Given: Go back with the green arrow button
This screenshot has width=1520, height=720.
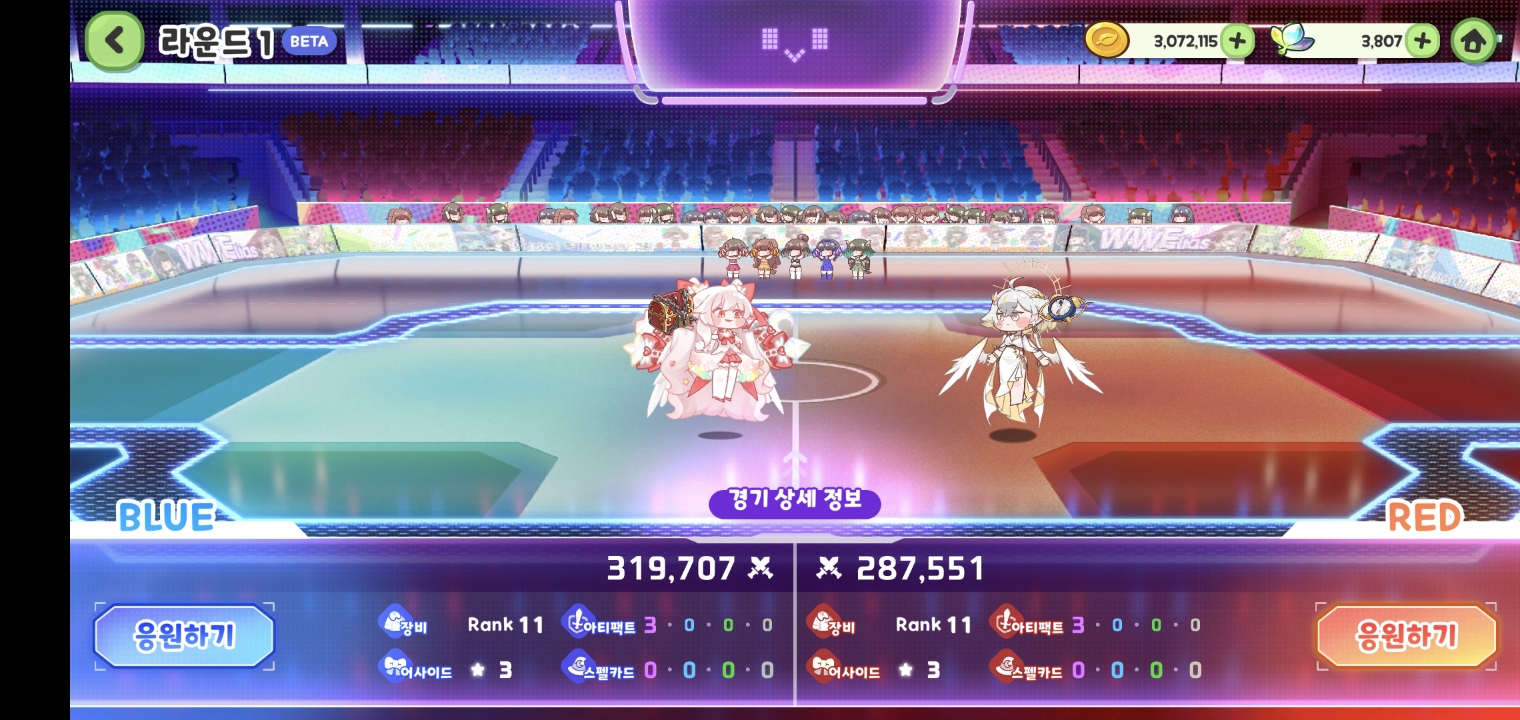Looking at the screenshot, I should pos(115,41).
